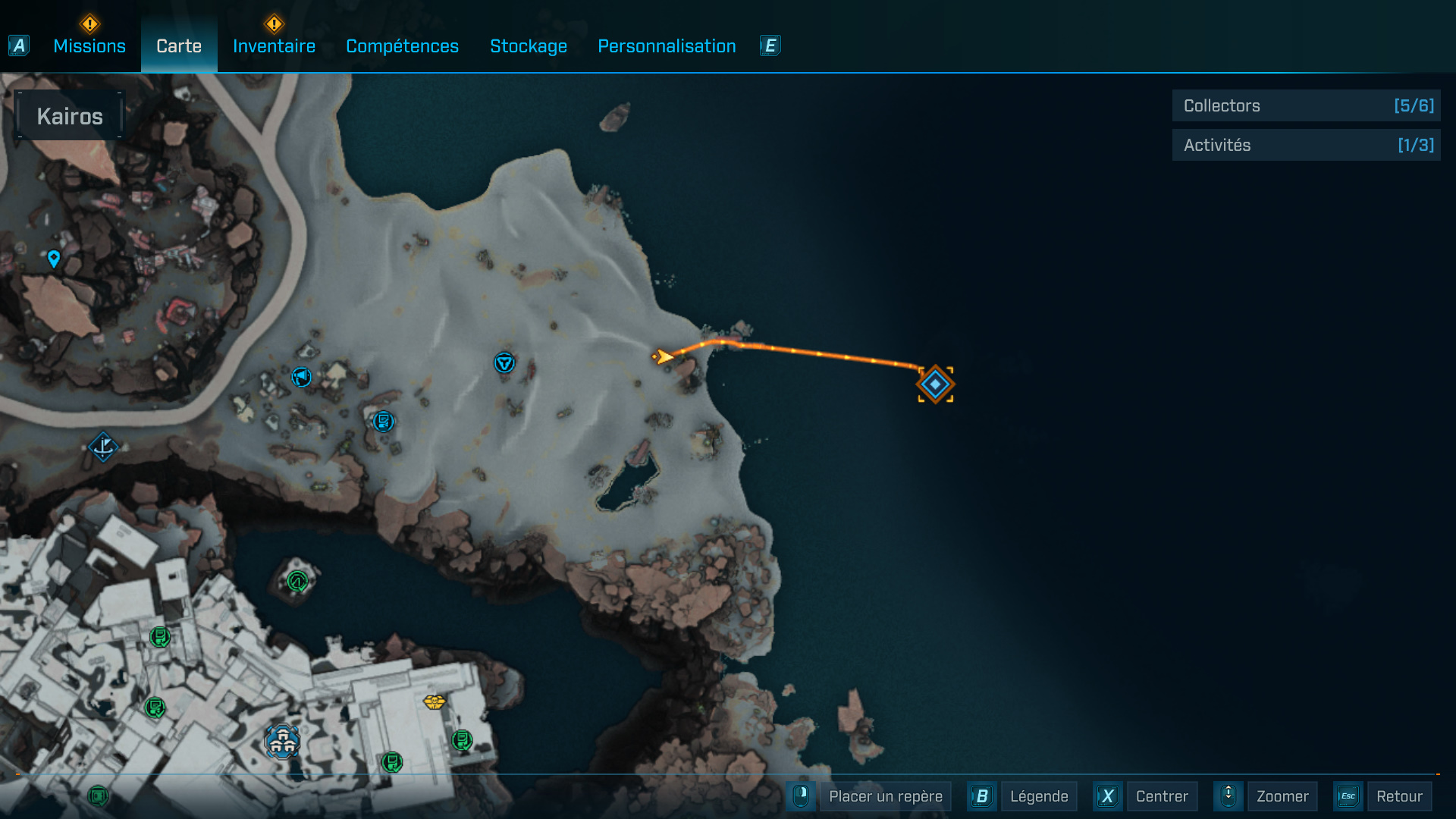
Task: Select the orange diamond waypoint marker
Action: click(x=935, y=384)
